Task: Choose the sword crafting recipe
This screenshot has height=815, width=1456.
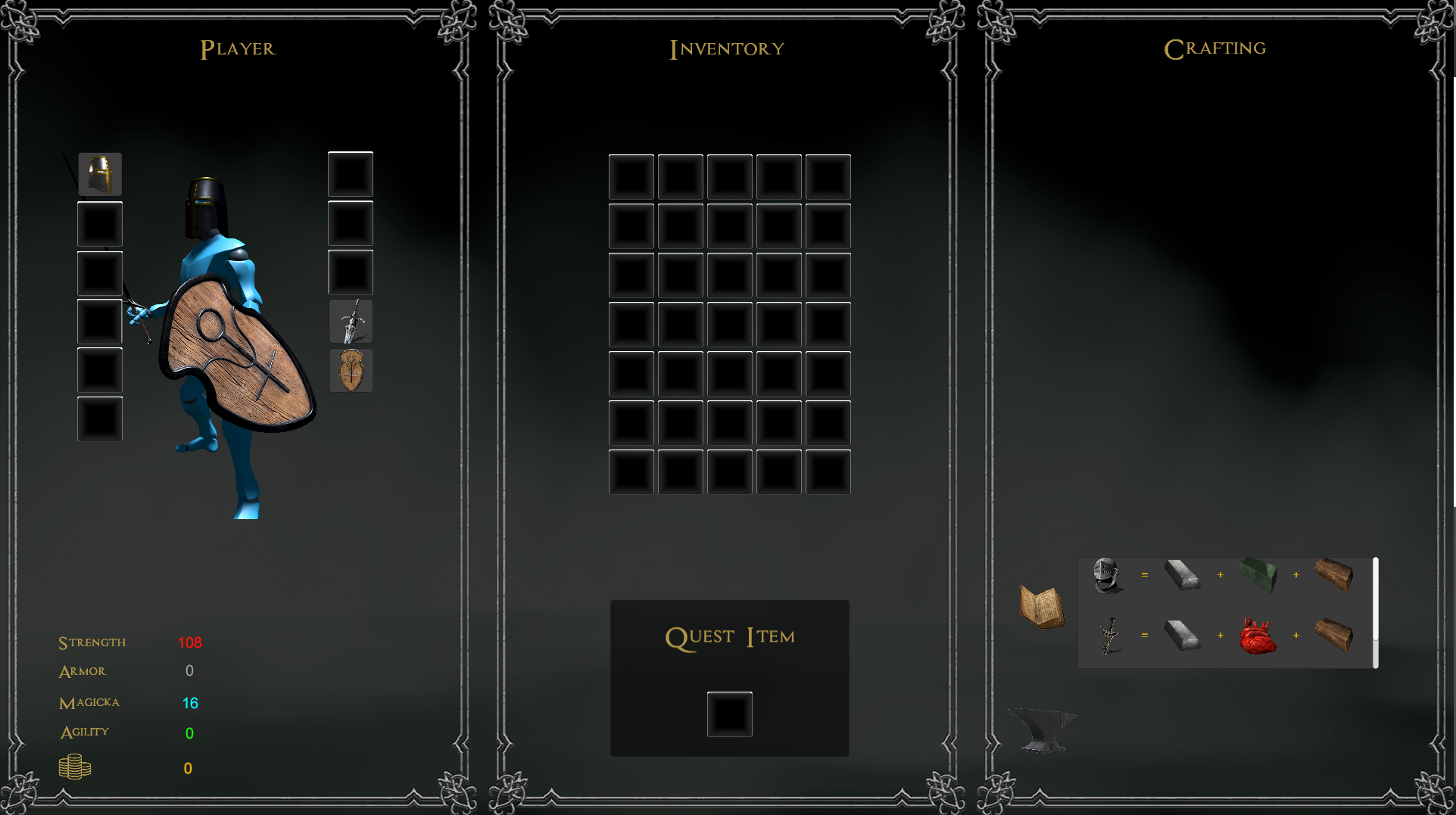Action: [1108, 636]
